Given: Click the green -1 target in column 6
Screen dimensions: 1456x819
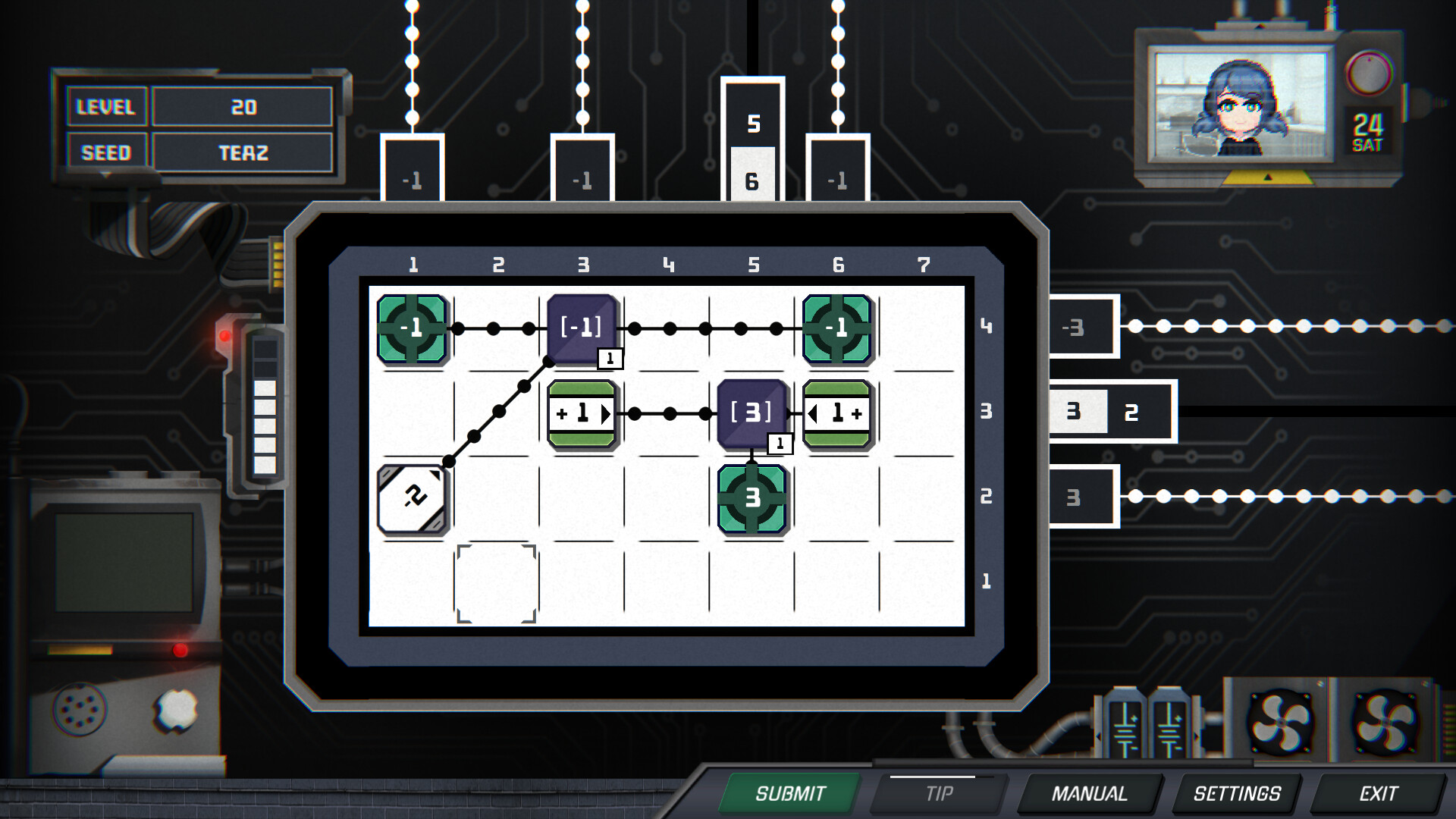Looking at the screenshot, I should (x=838, y=328).
